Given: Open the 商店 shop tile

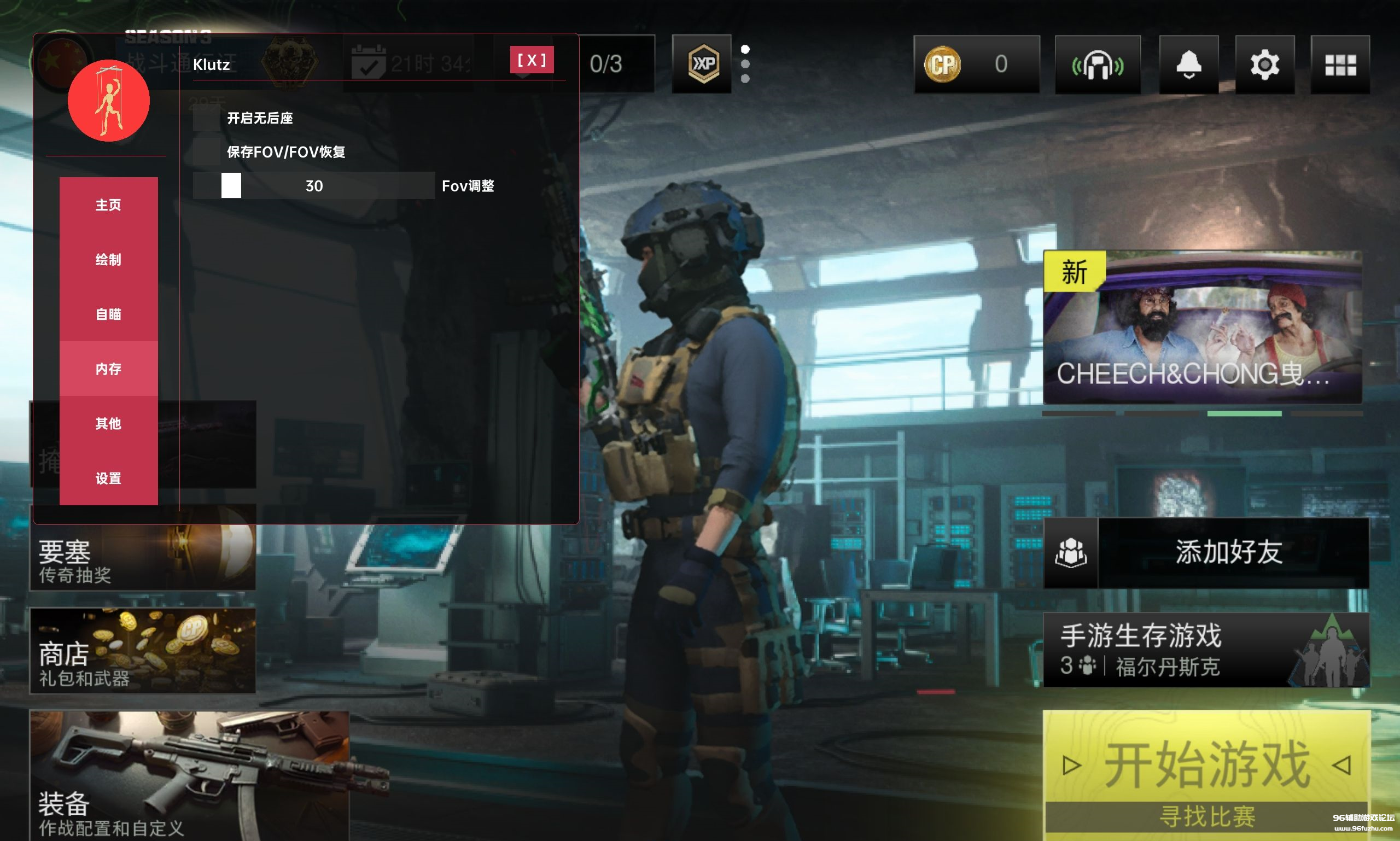Looking at the screenshot, I should pyautogui.click(x=142, y=651).
